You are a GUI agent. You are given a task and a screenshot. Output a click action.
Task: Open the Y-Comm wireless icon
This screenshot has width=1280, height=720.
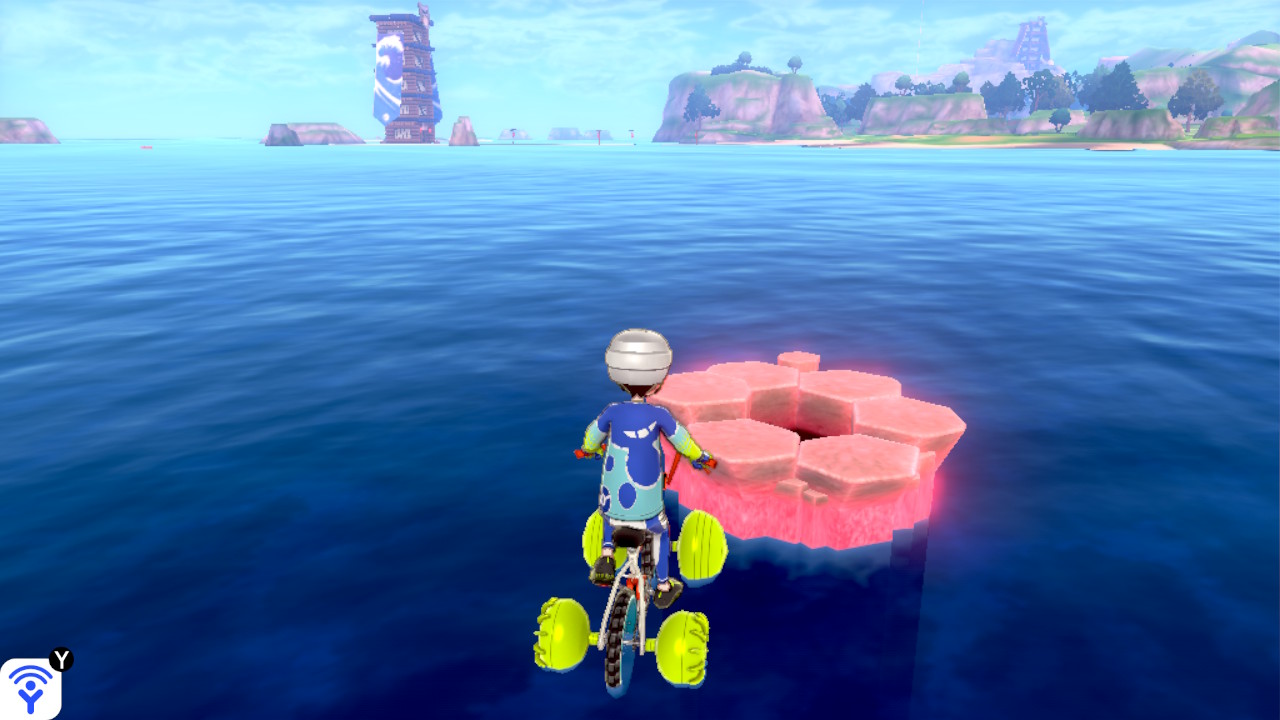[x=31, y=688]
